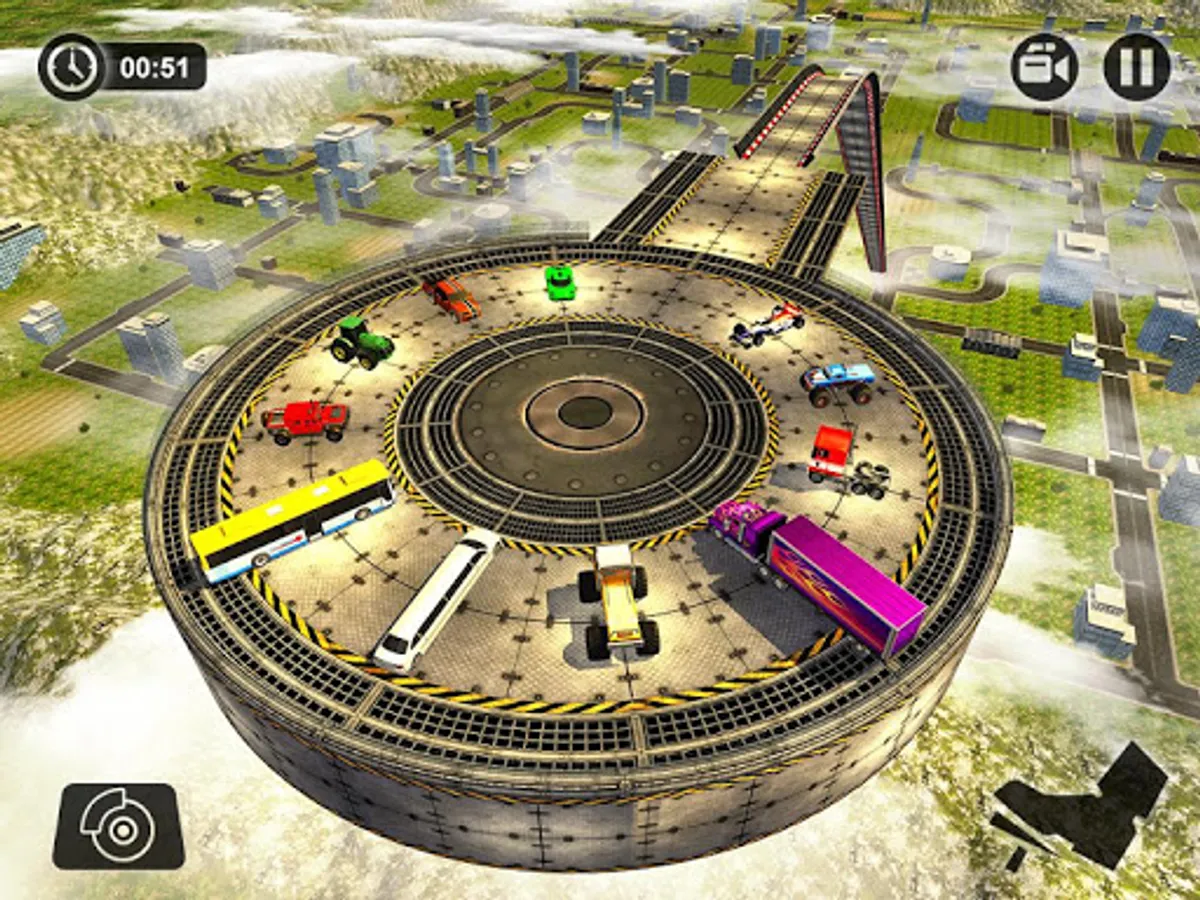Switch the camera view

pos(1044,66)
